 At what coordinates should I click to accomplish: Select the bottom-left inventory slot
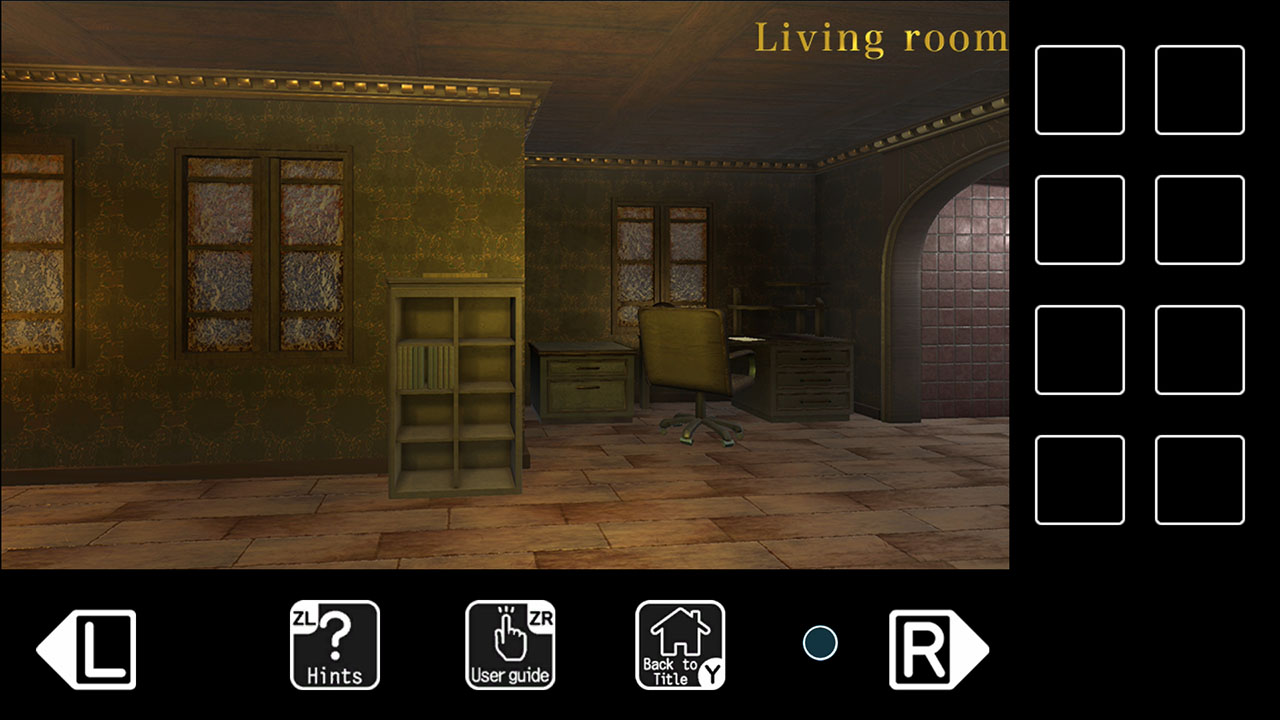pyautogui.click(x=1079, y=482)
